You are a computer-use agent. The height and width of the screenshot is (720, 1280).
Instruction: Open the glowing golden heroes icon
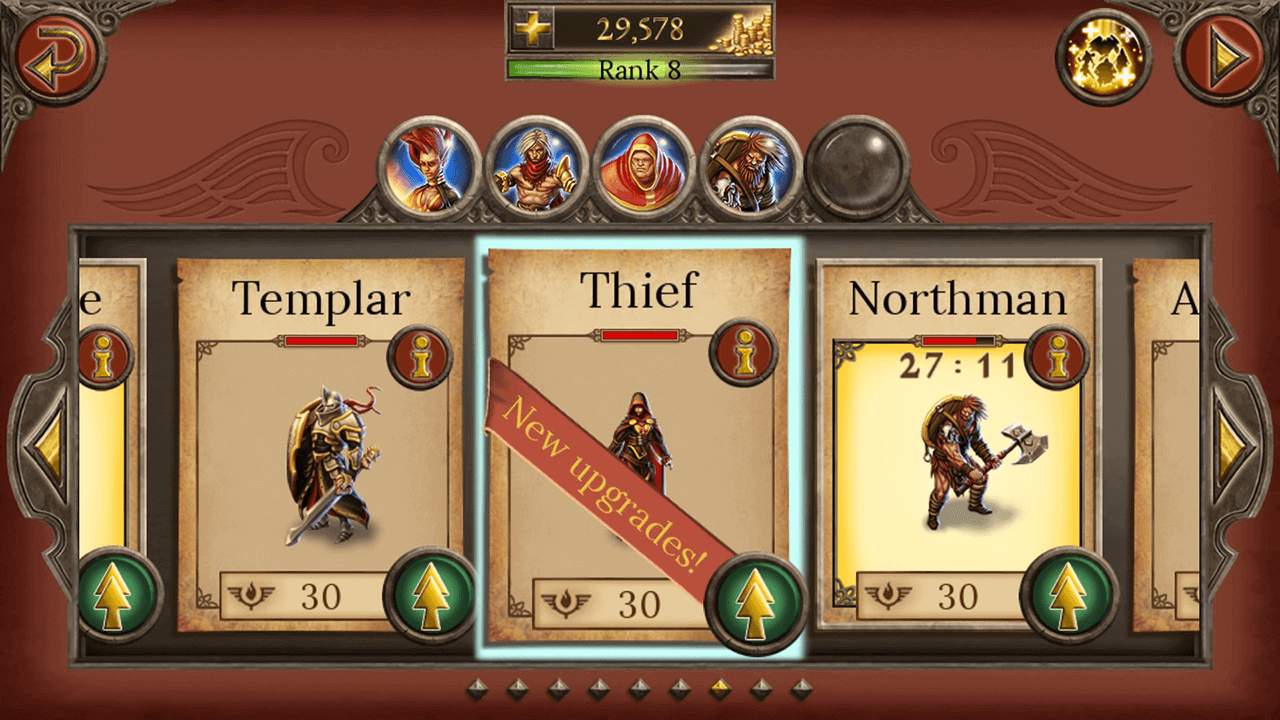[1104, 56]
